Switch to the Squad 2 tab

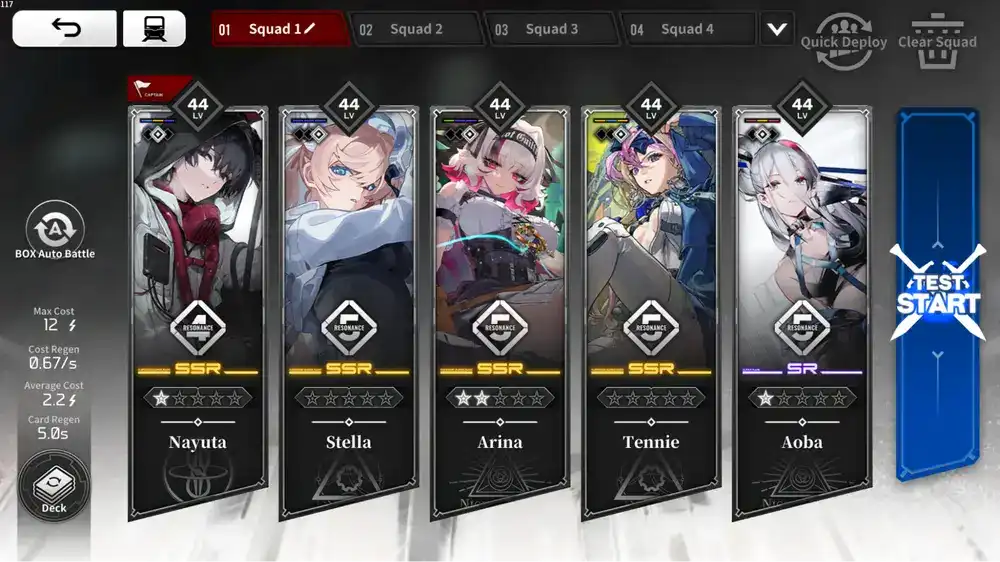pyautogui.click(x=415, y=29)
